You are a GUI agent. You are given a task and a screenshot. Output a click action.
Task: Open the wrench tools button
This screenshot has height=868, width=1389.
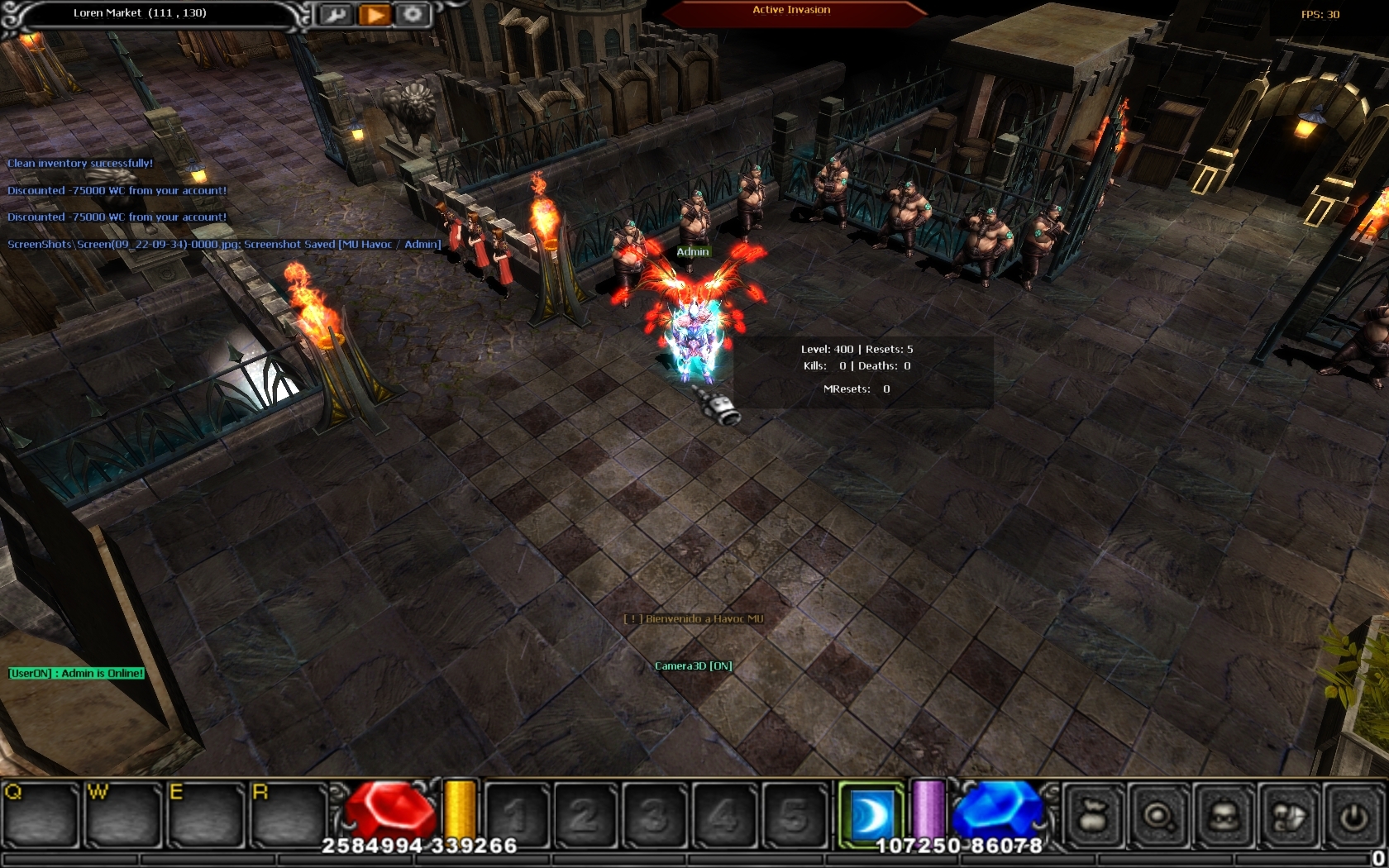coord(336,15)
